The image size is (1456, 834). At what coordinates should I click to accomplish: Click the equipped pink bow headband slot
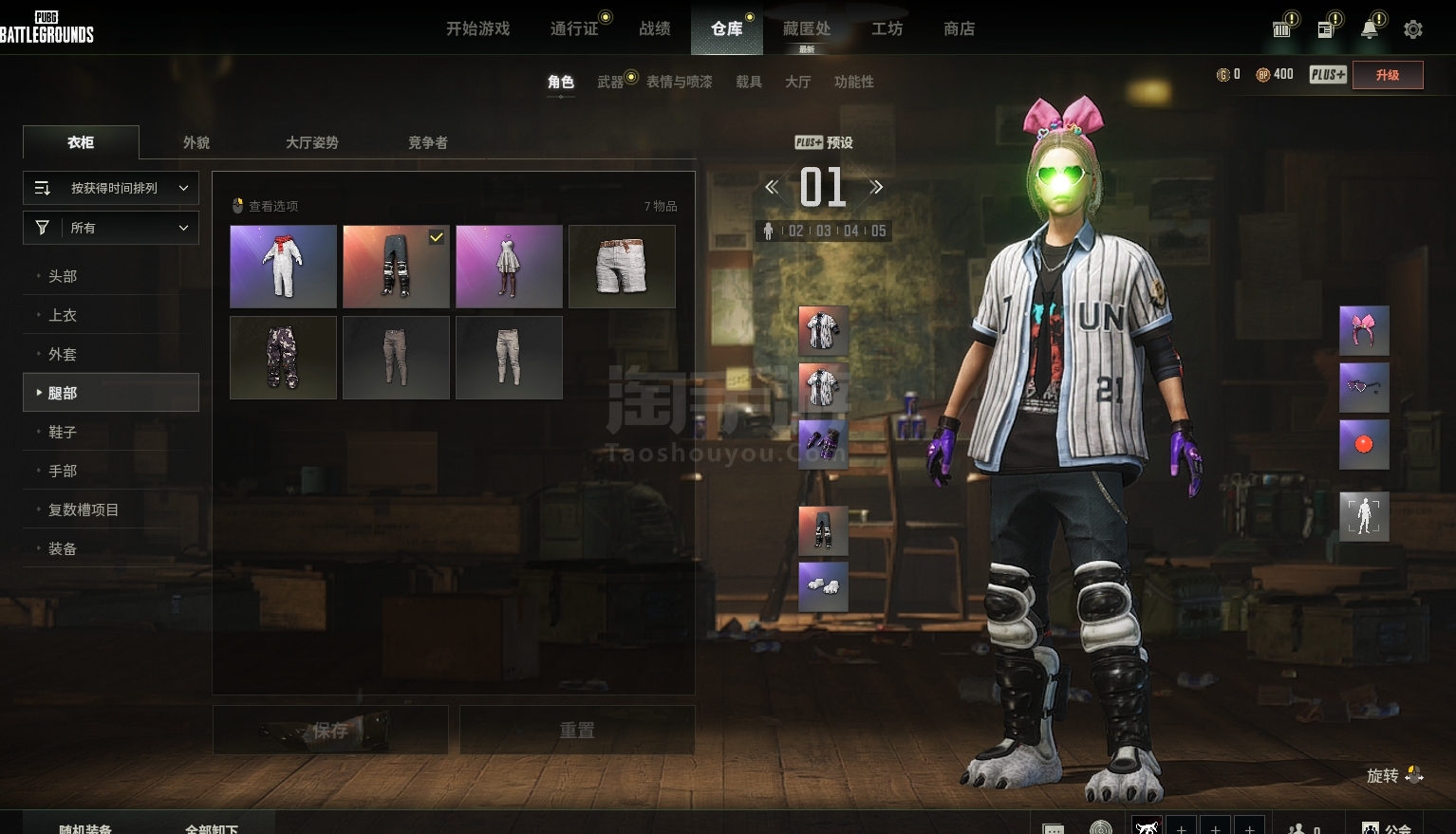coord(1364,330)
